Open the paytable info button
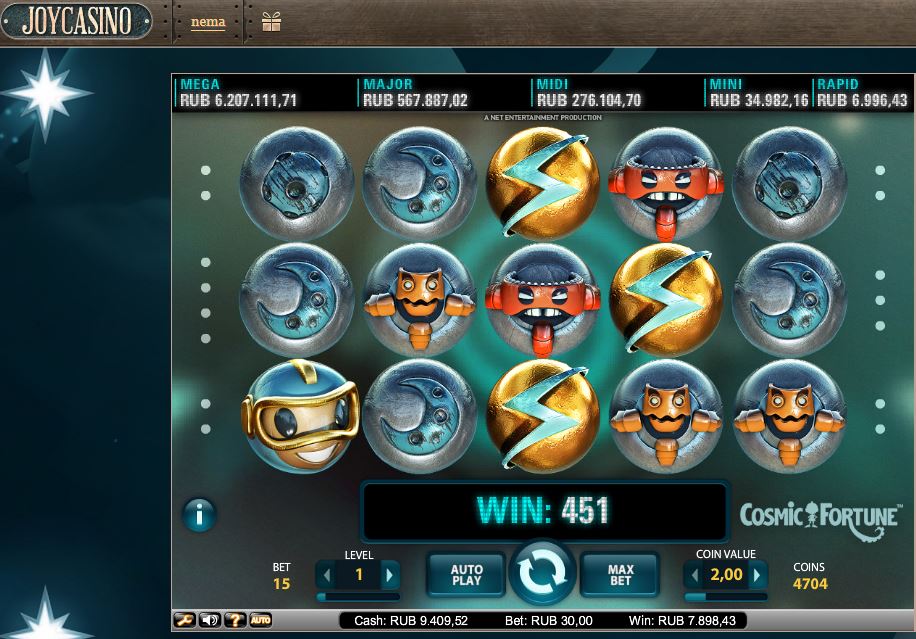 200,515
